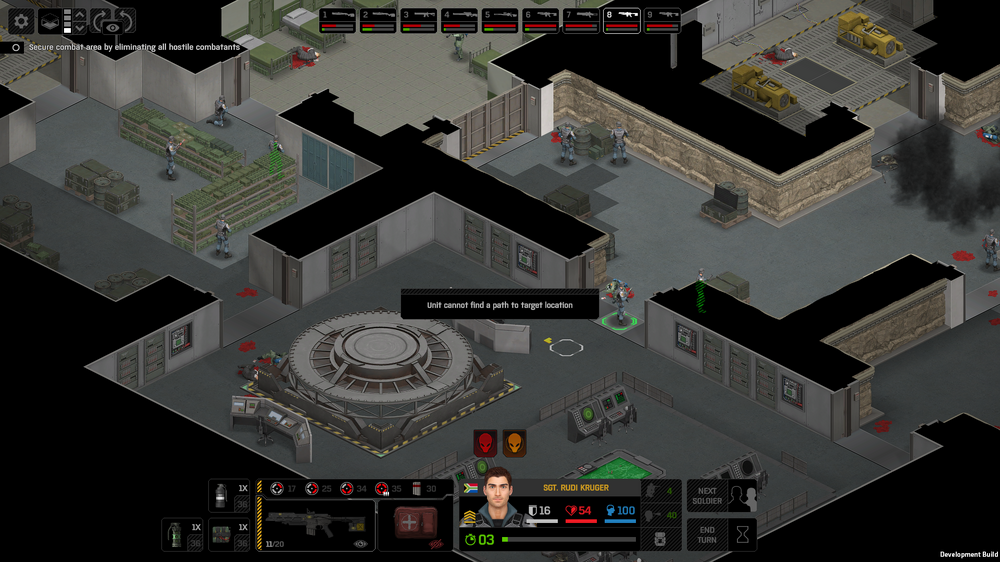
Task: Move camera down one level
Action: pos(80,27)
